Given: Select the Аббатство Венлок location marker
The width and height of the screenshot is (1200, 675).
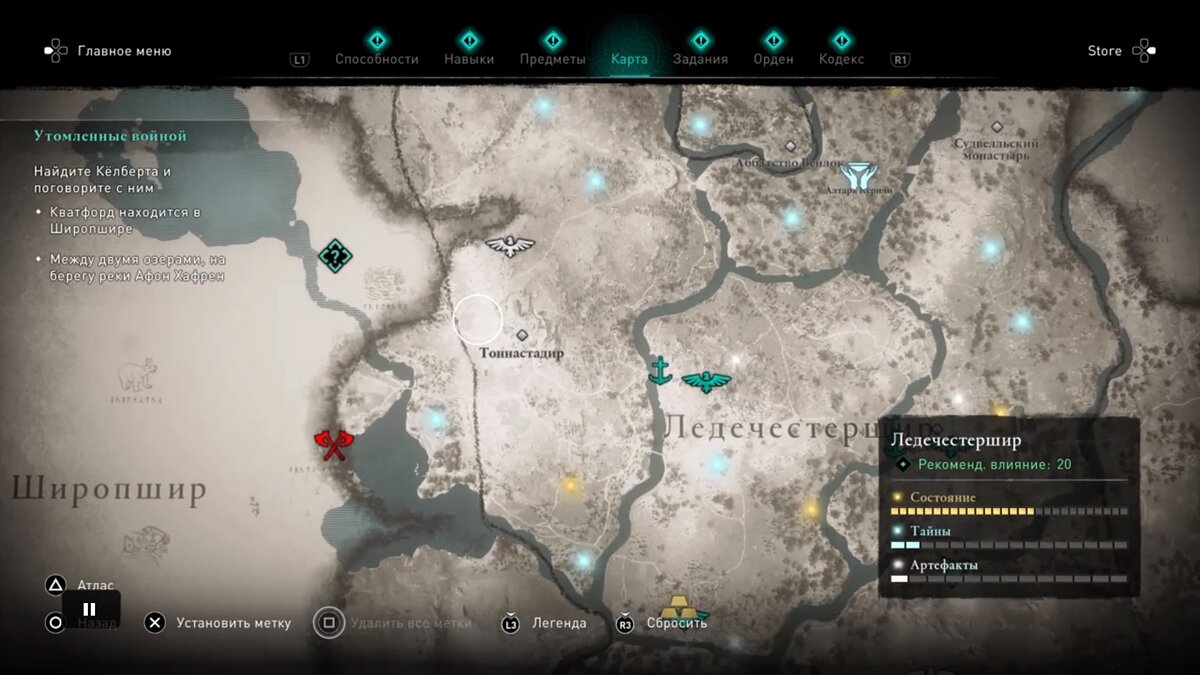Looking at the screenshot, I should pyautogui.click(x=790, y=146).
